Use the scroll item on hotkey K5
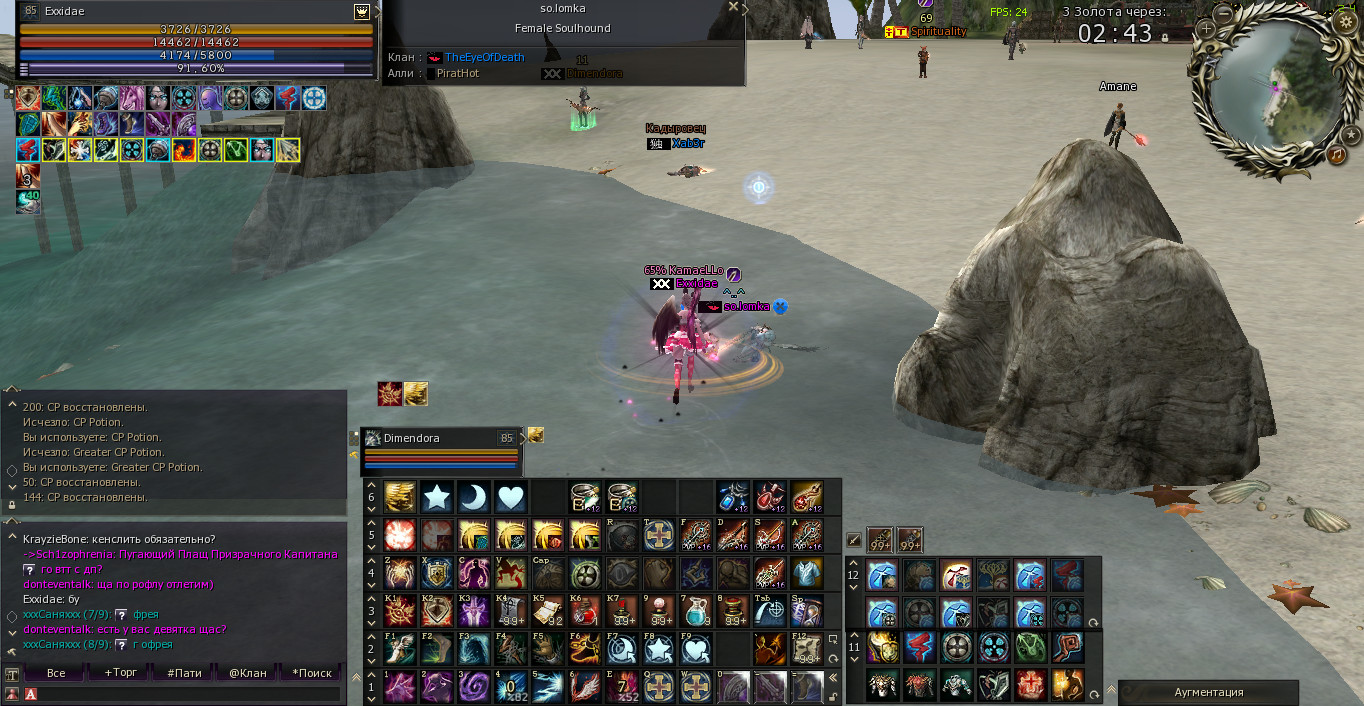 (547, 610)
